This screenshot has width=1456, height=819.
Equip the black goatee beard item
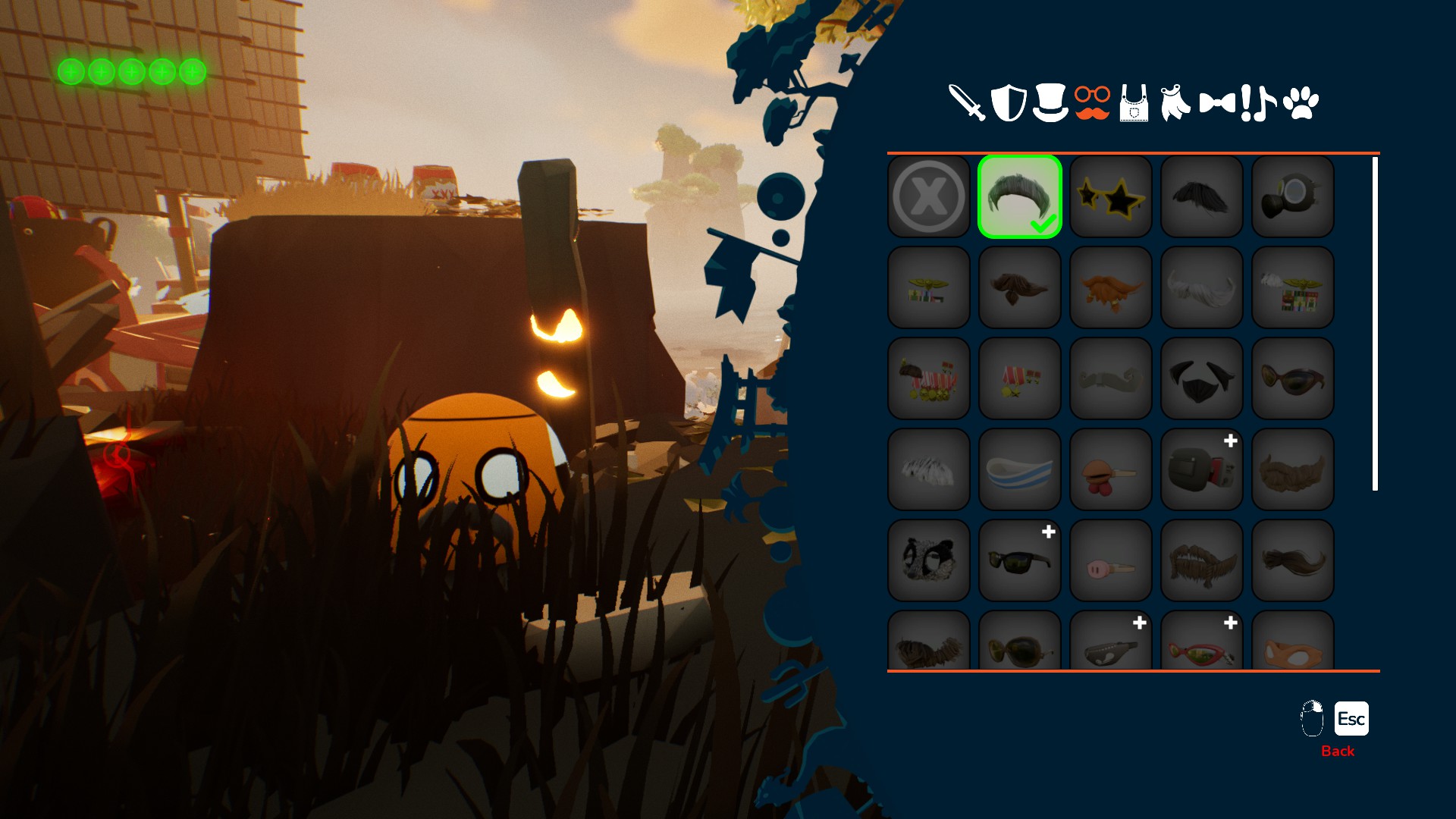coord(1202,379)
